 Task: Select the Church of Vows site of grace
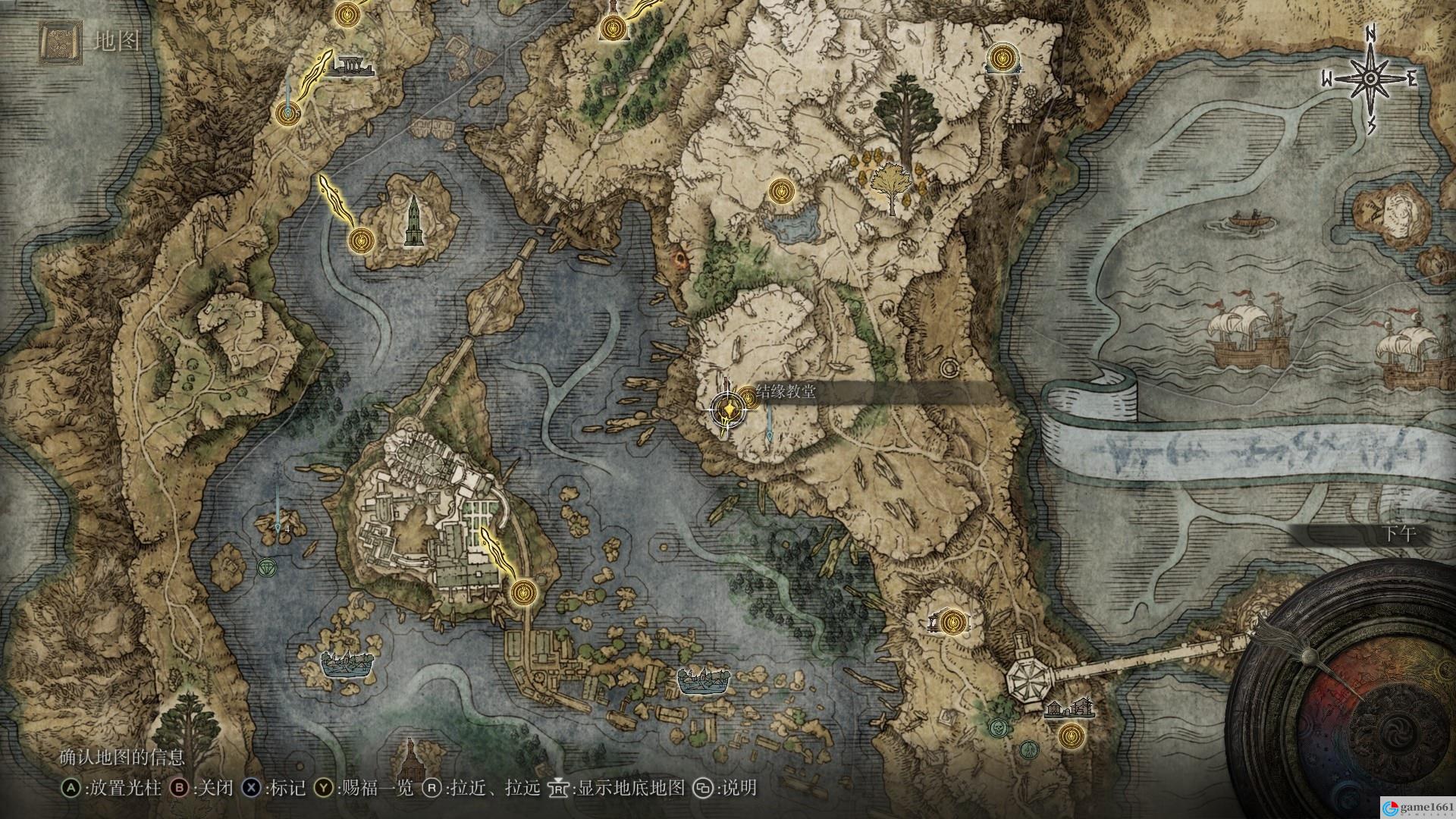[748, 395]
